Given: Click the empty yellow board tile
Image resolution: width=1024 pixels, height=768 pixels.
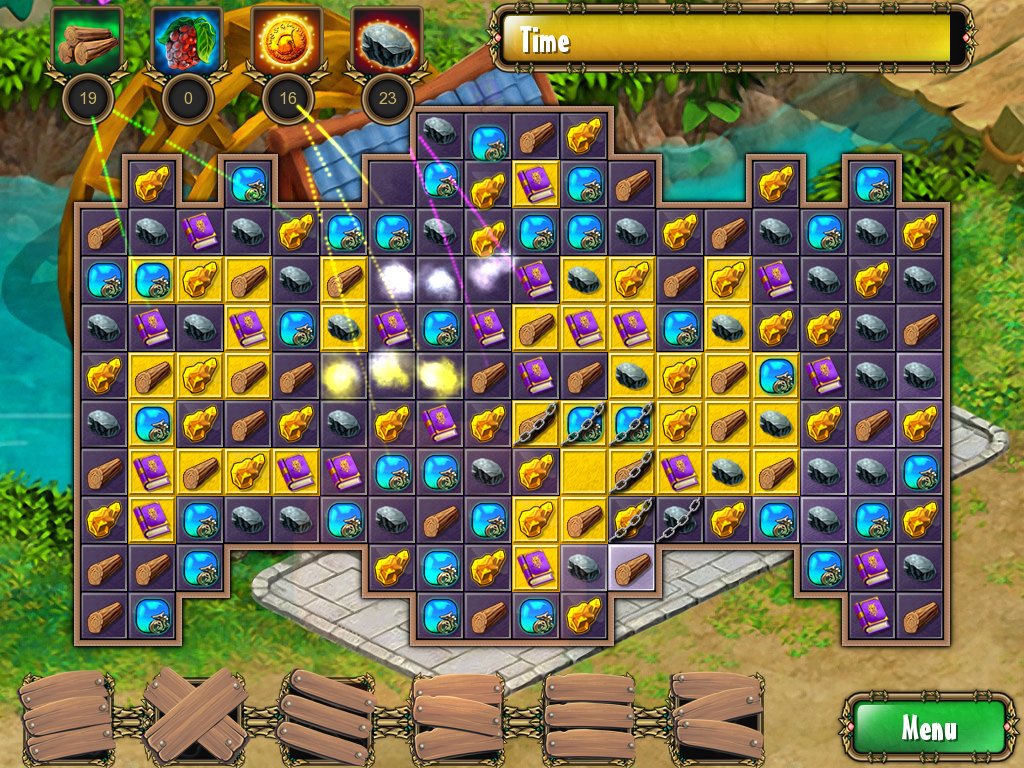Looking at the screenshot, I should [584, 472].
